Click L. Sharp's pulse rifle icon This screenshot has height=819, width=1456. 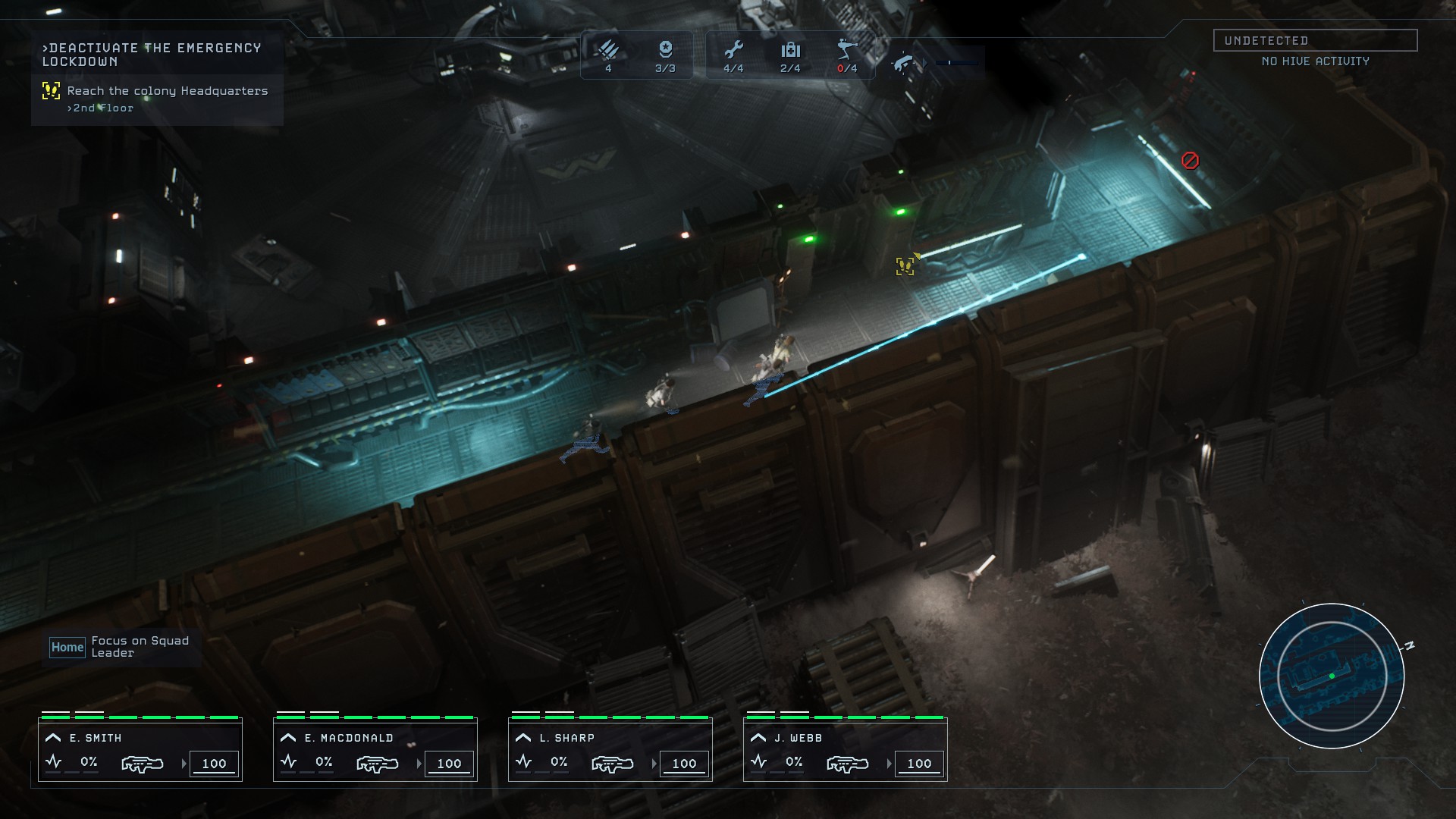tap(612, 764)
